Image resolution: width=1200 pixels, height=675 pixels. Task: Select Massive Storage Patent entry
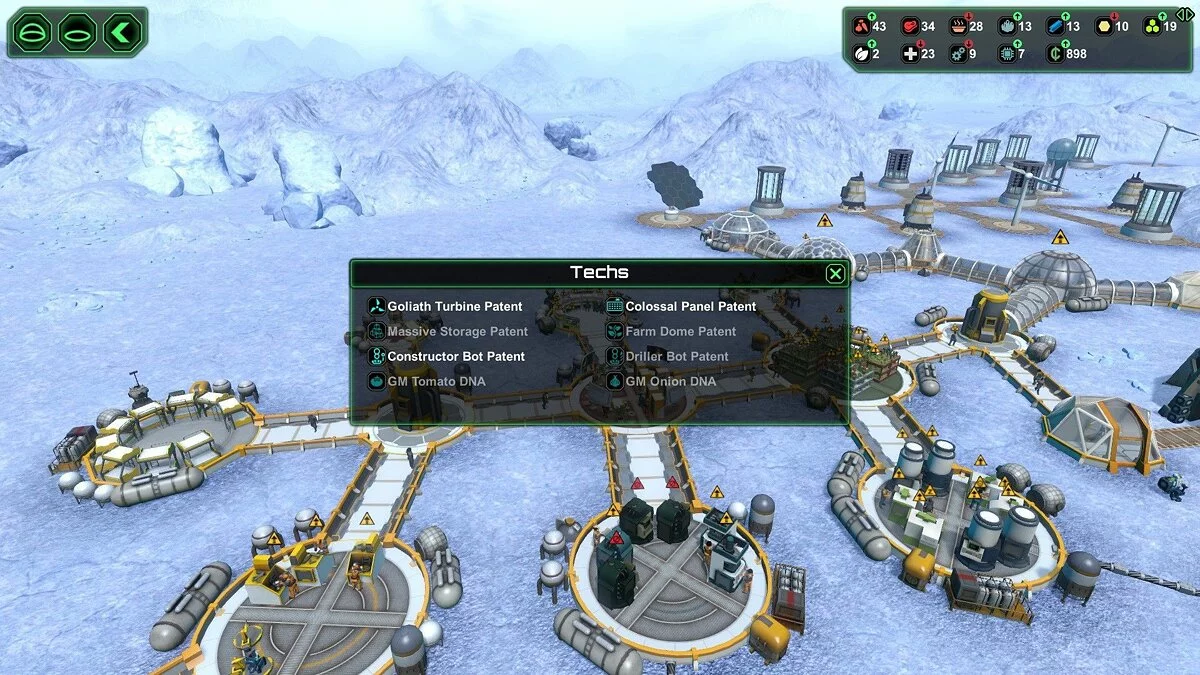[457, 332]
